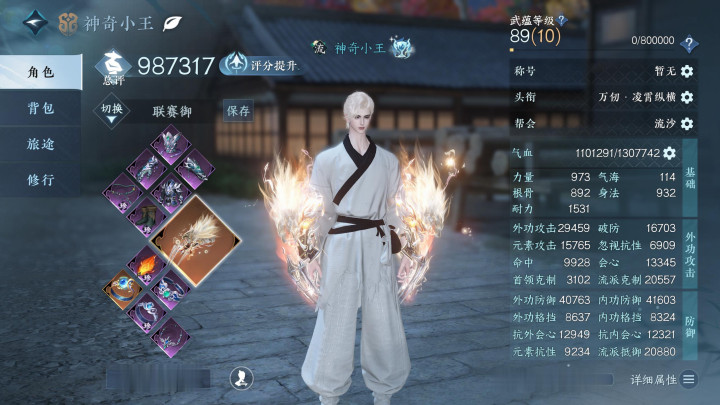Open the 旅途 tab

tap(41, 144)
